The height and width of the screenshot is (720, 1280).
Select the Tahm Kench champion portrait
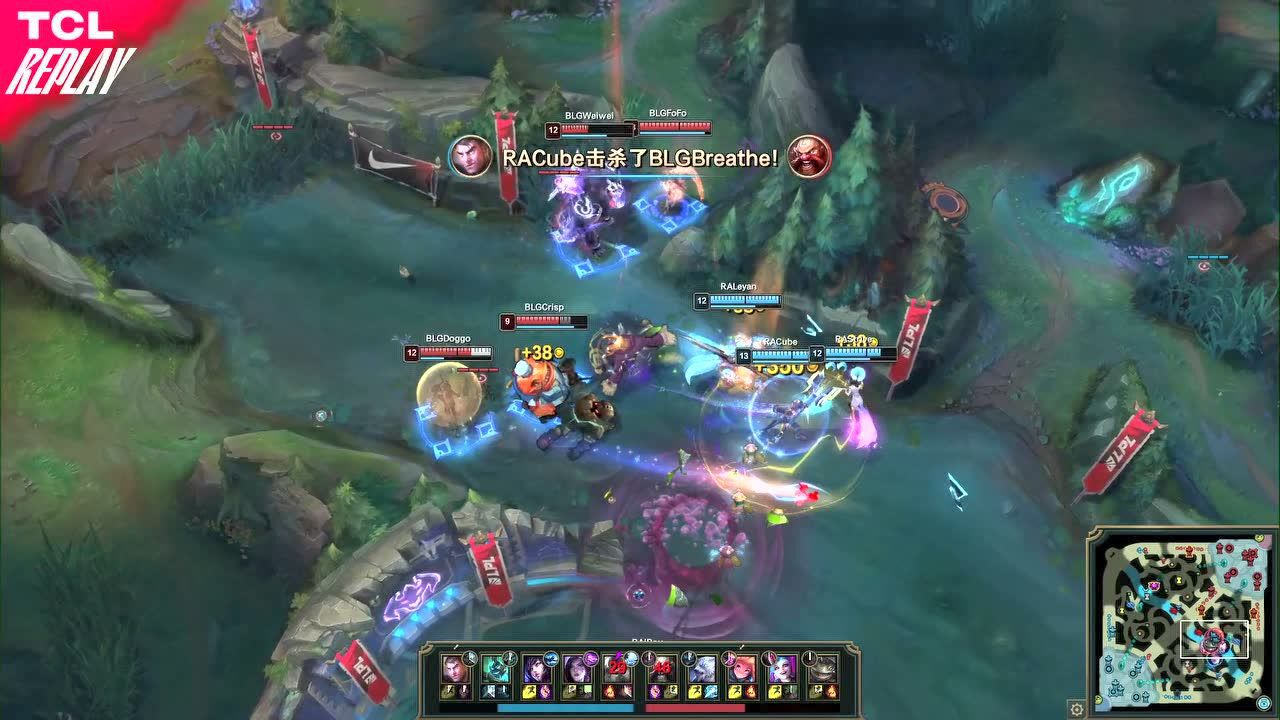pyautogui.click(x=822, y=669)
